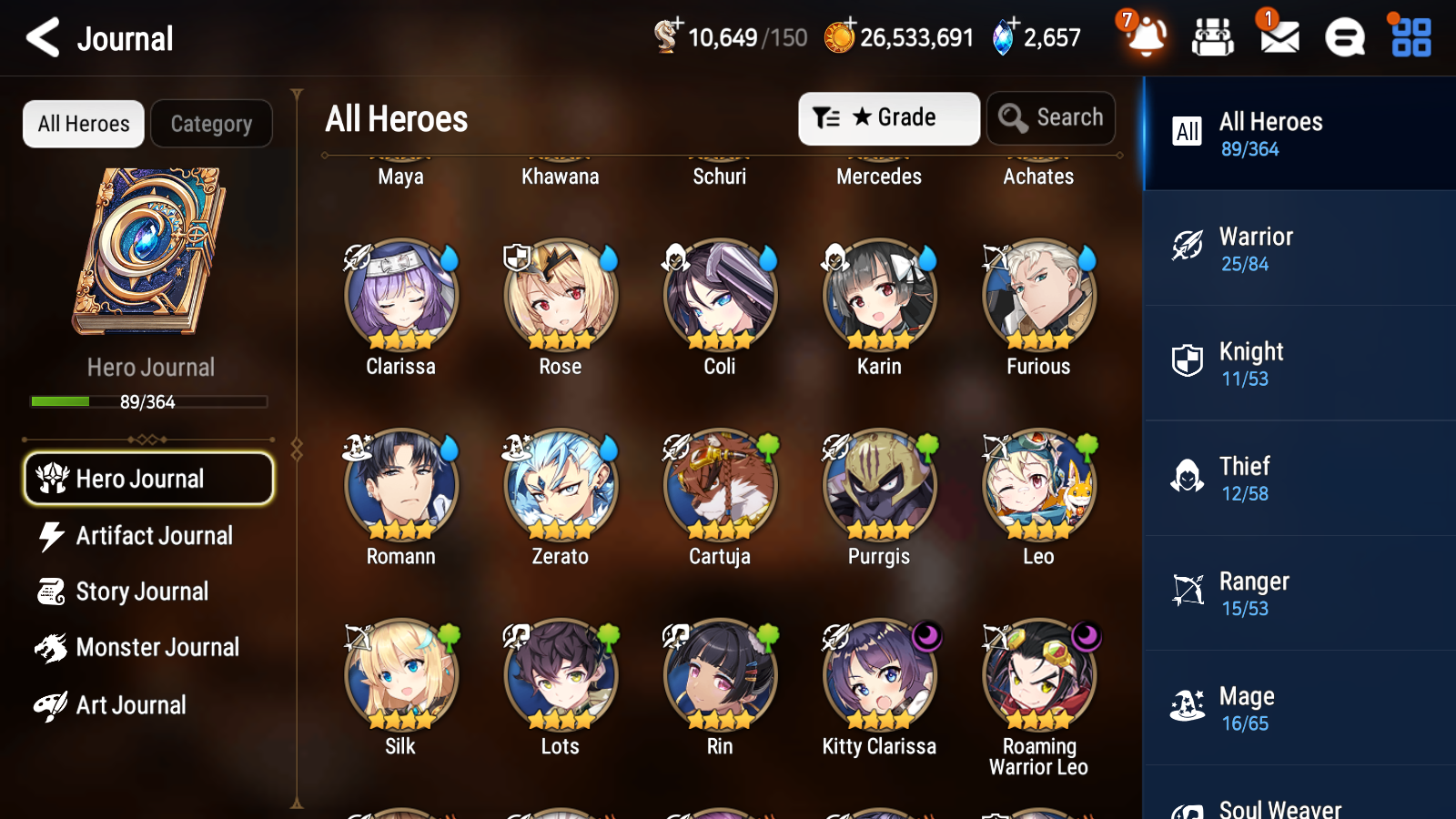The image size is (1456, 819).
Task: Switch to the Category tab
Action: click(211, 124)
